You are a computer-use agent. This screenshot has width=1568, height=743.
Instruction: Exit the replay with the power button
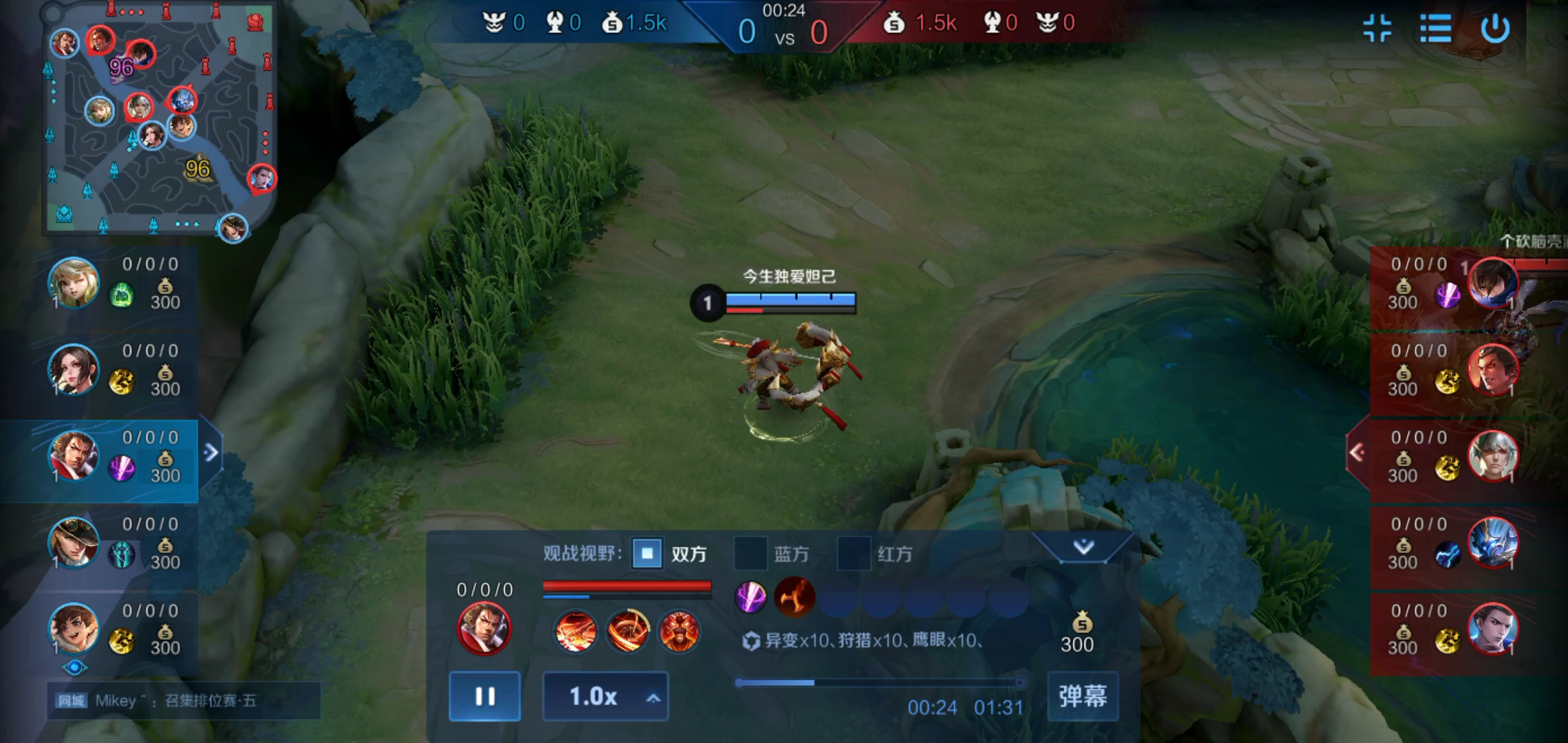[x=1495, y=29]
